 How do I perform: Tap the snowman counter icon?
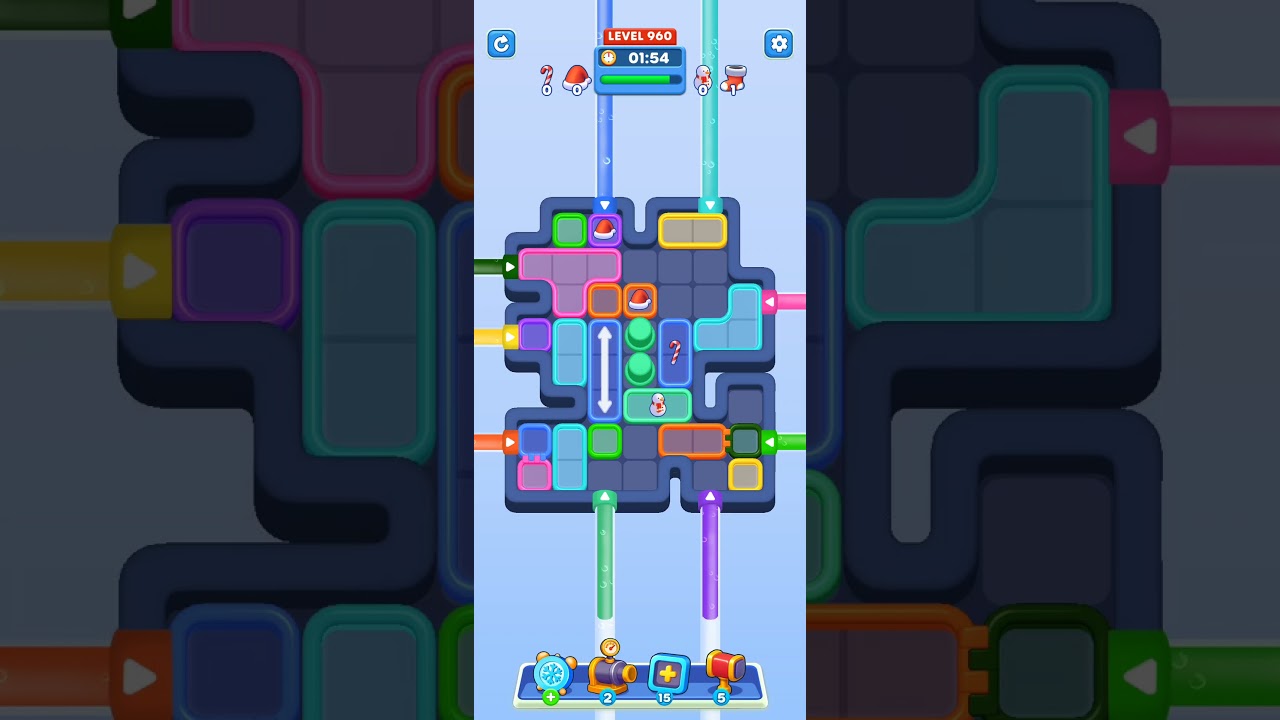pyautogui.click(x=705, y=78)
